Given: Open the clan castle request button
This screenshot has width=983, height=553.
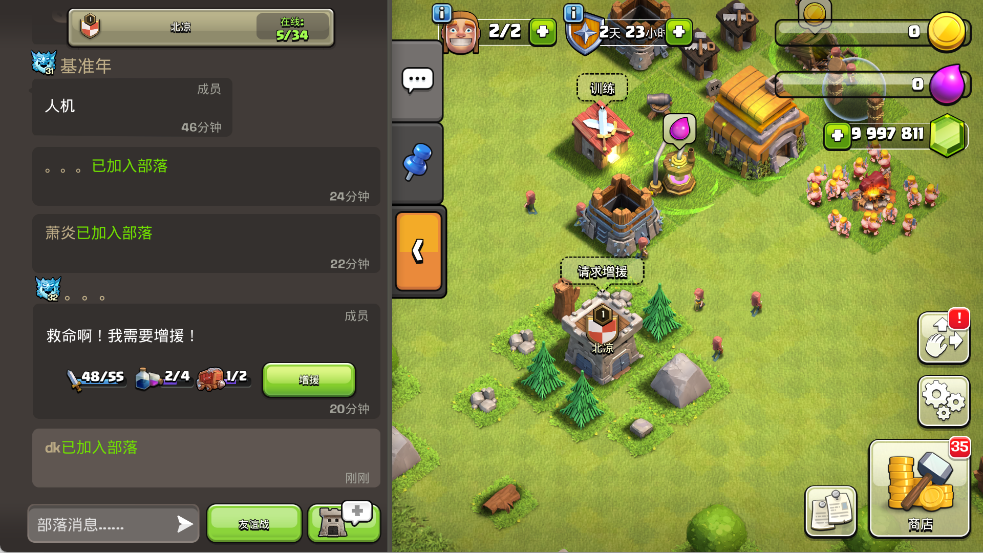Looking at the screenshot, I should tap(343, 522).
